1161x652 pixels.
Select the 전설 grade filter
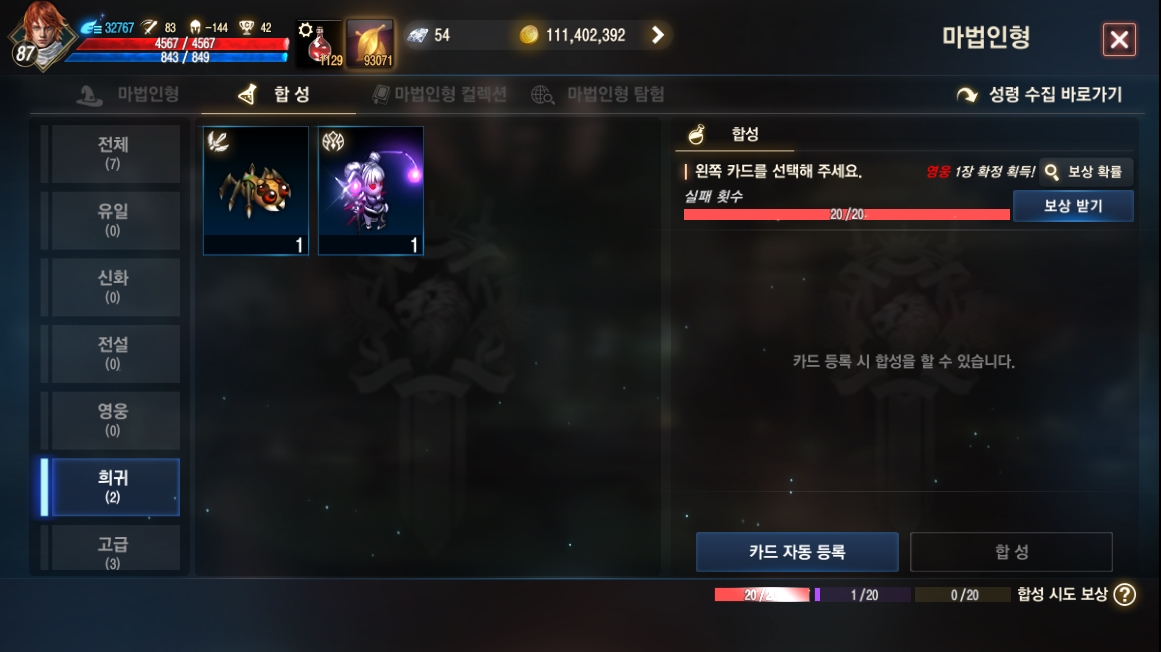coord(112,353)
